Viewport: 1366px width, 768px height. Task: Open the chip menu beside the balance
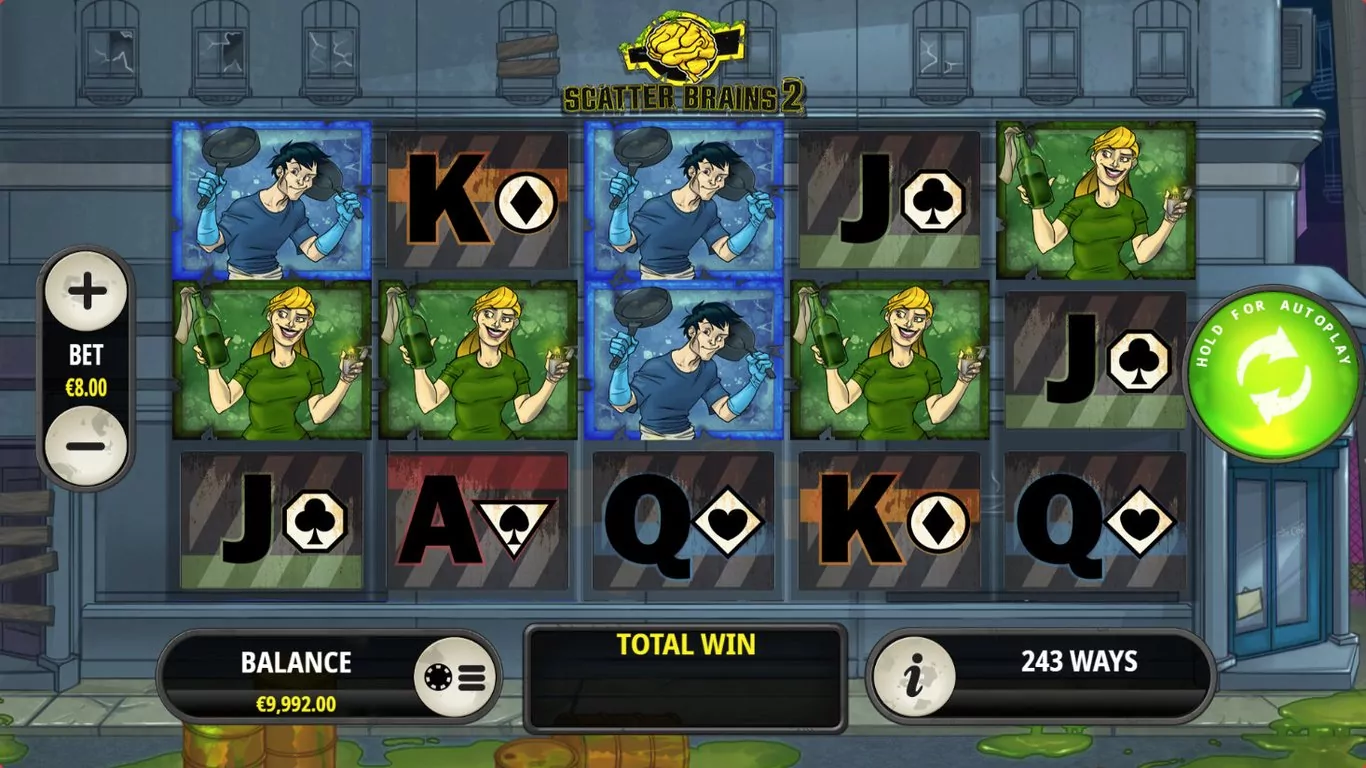point(457,678)
